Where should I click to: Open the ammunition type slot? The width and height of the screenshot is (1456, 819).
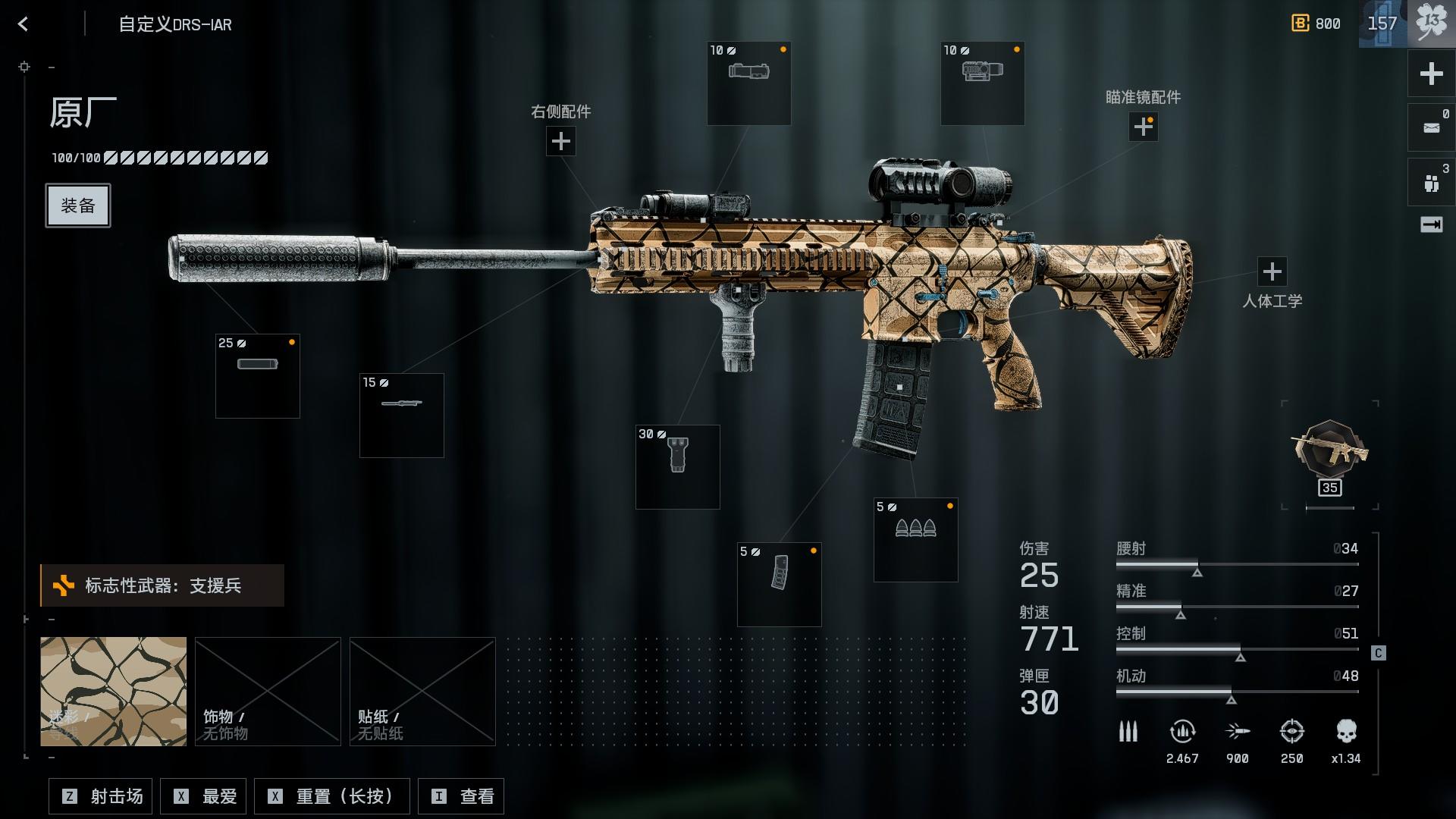tap(916, 540)
